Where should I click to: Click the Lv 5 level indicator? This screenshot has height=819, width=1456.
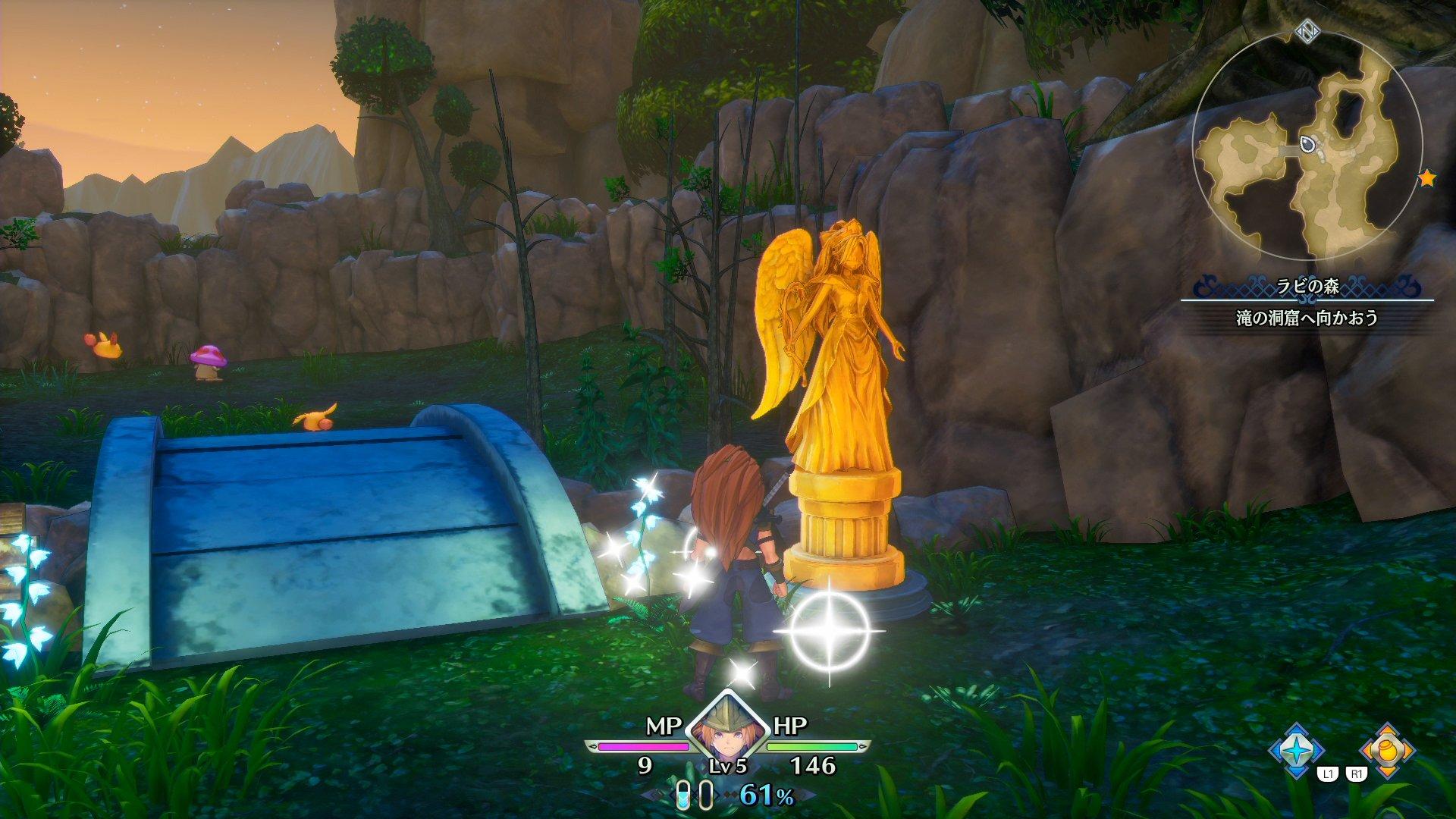pyautogui.click(x=728, y=767)
